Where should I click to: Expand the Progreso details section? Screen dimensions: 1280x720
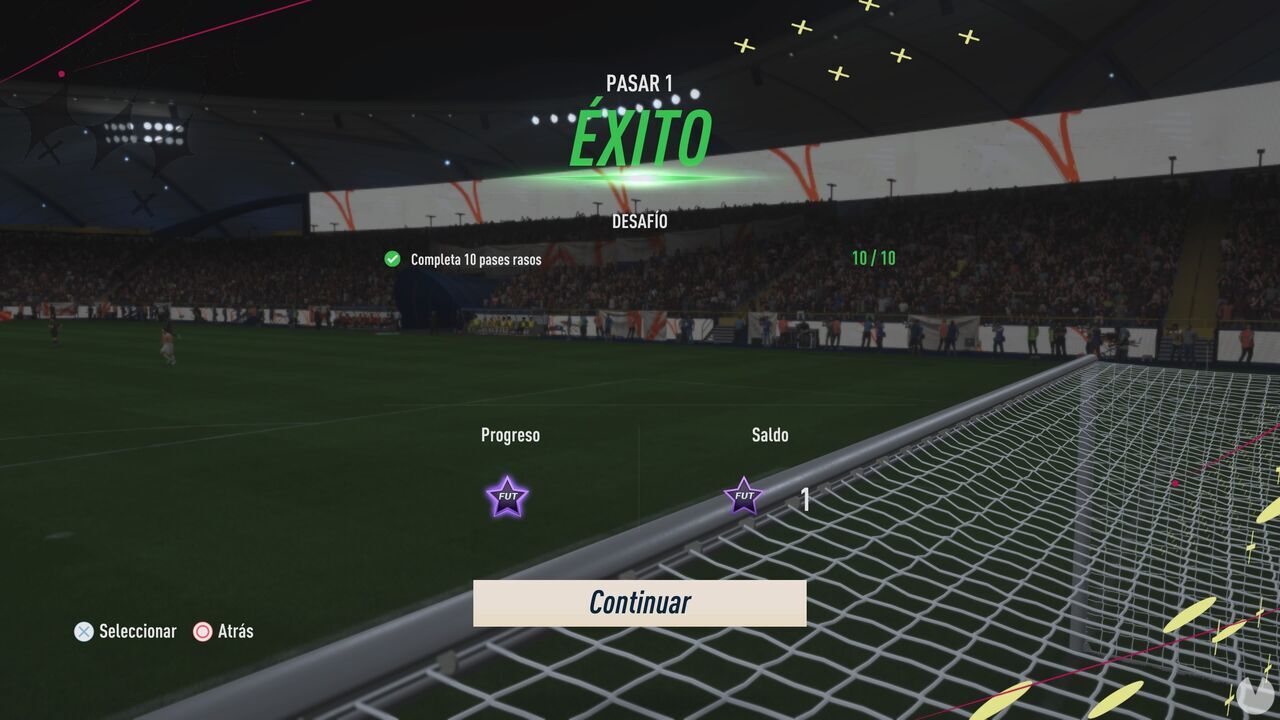pyautogui.click(x=510, y=435)
